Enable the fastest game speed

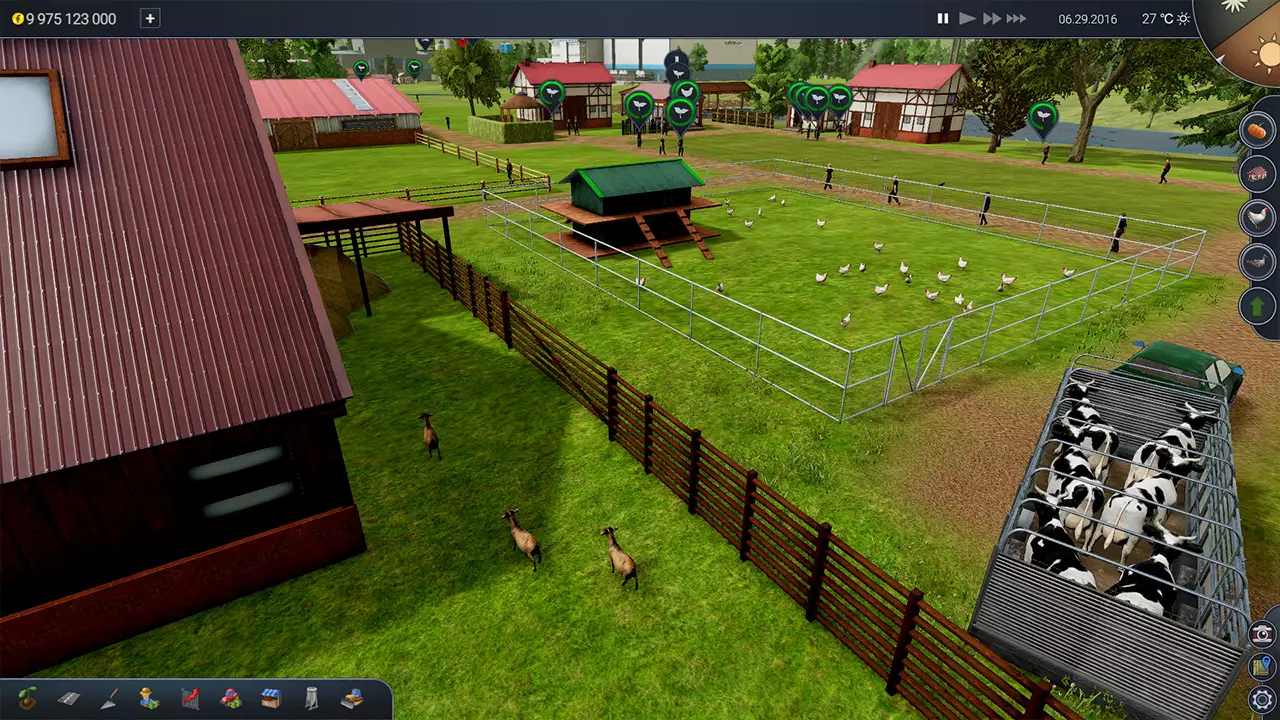pyautogui.click(x=1017, y=18)
